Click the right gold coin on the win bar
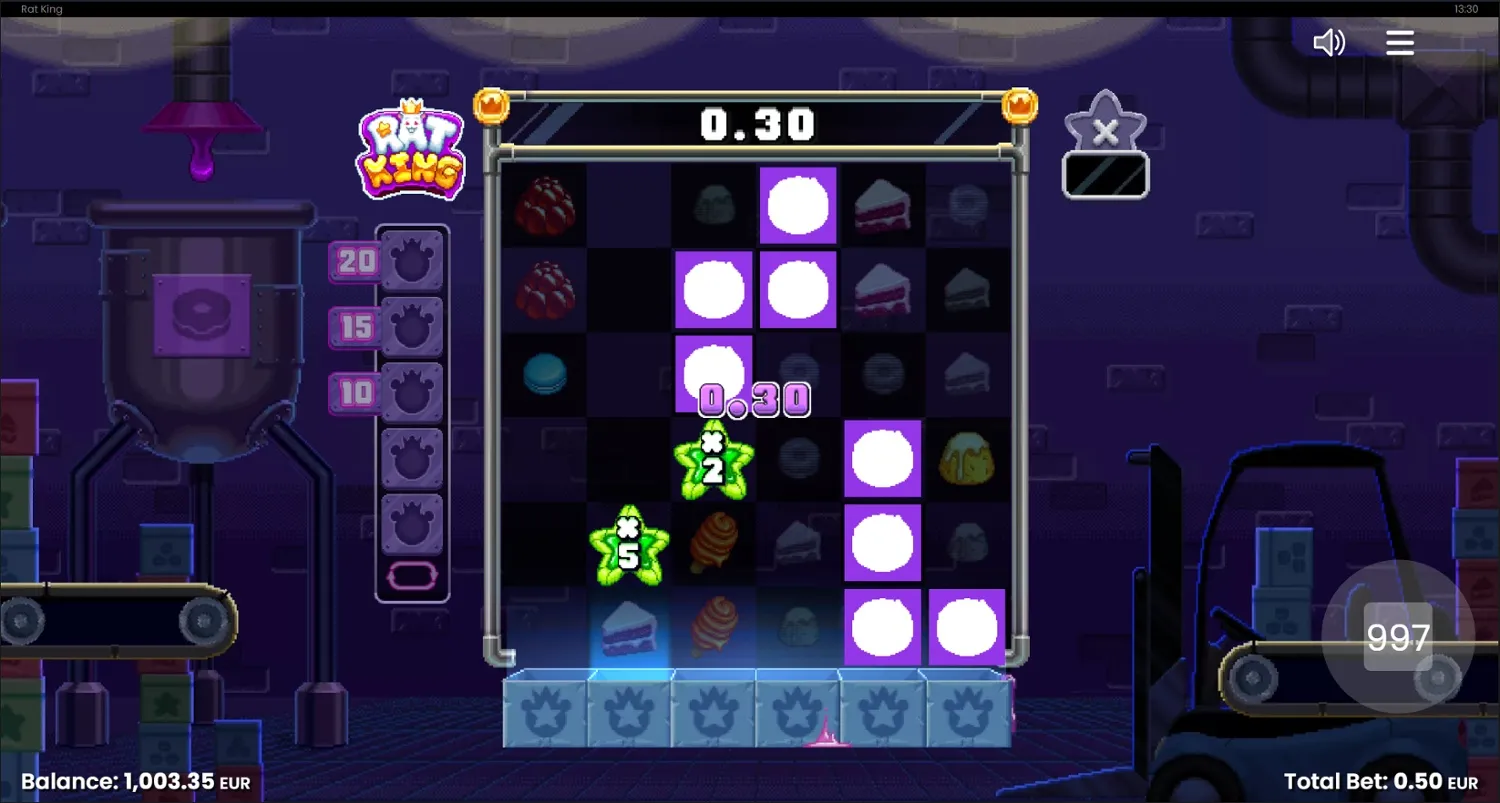 tap(1021, 104)
